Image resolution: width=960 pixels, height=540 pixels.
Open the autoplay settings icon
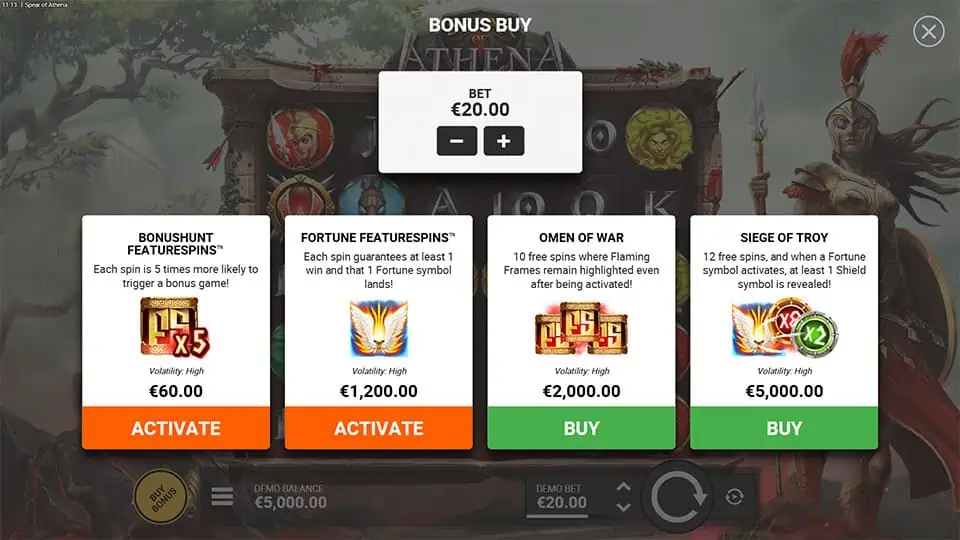pyautogui.click(x=735, y=496)
